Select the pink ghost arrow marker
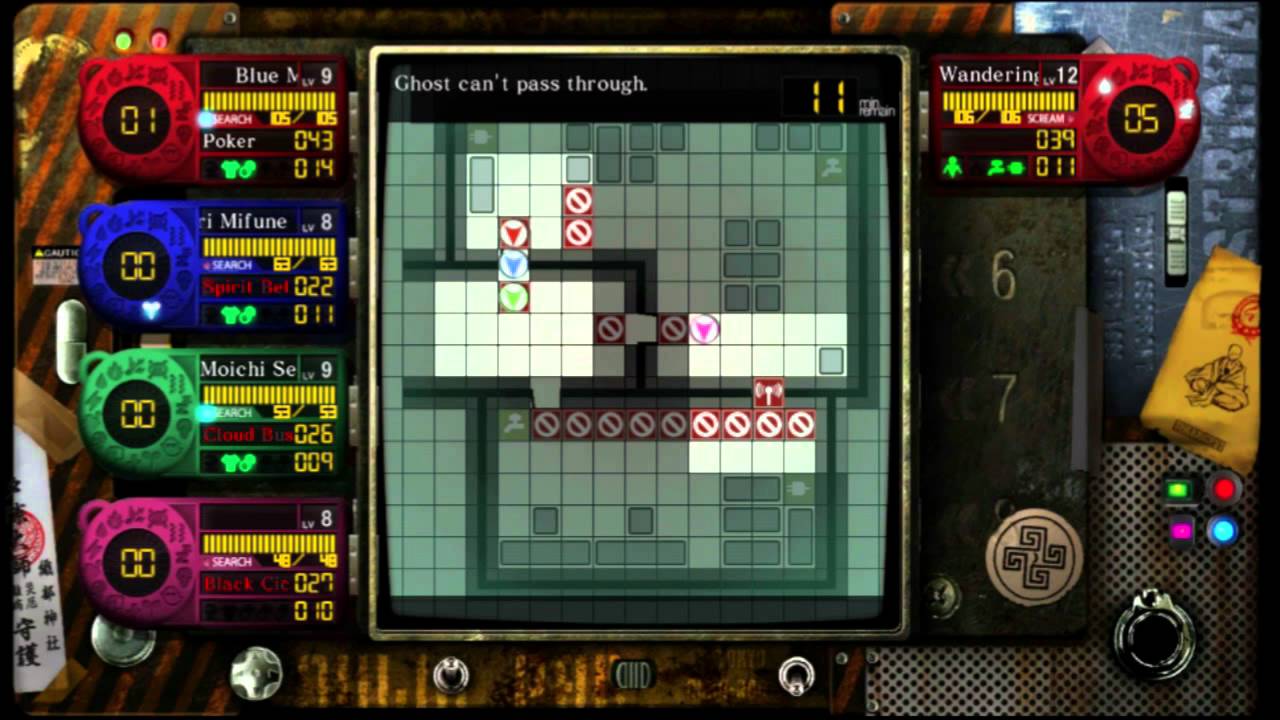This screenshot has width=1280, height=720. point(704,328)
